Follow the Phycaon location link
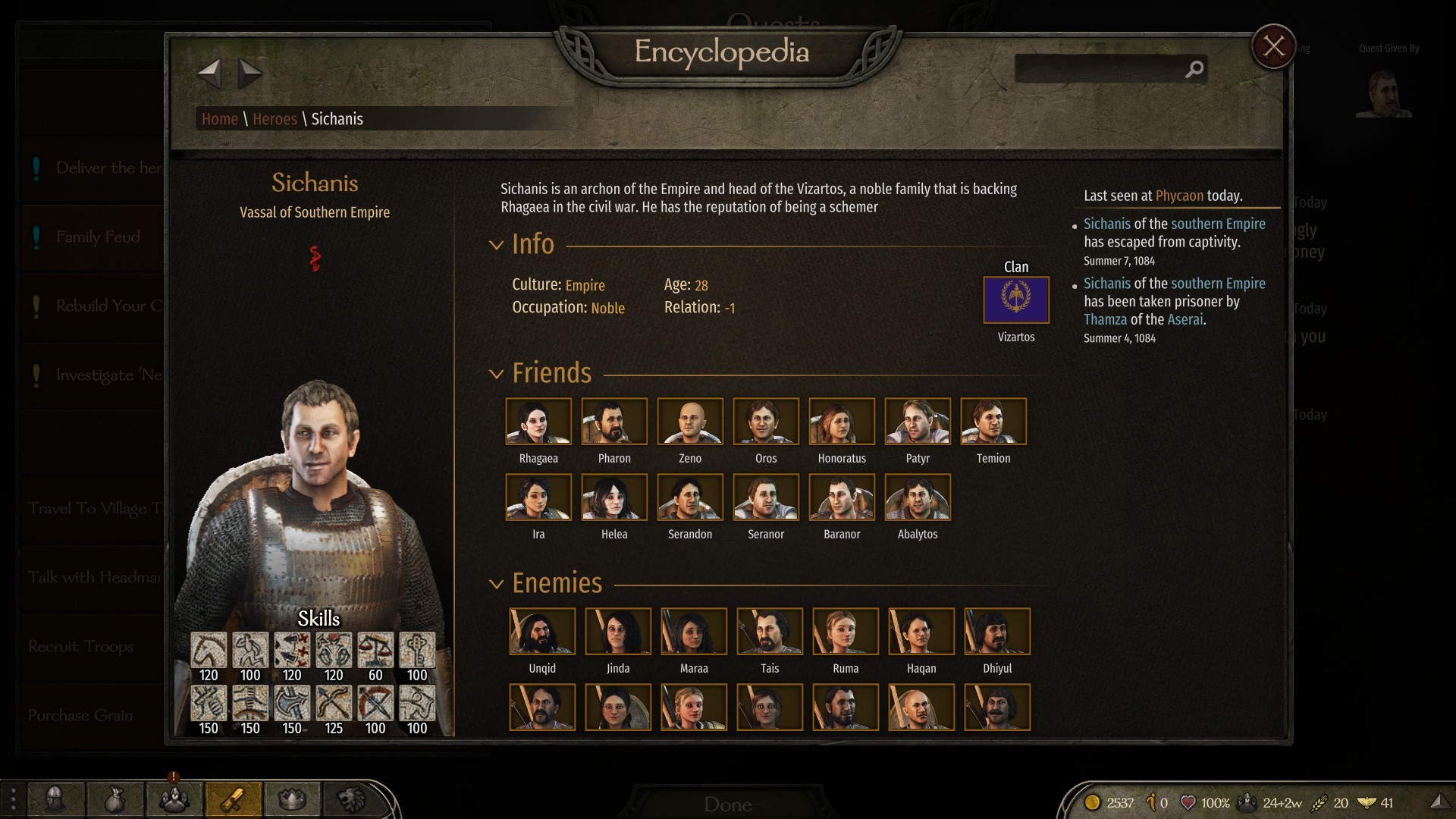The height and width of the screenshot is (819, 1456). click(1179, 196)
